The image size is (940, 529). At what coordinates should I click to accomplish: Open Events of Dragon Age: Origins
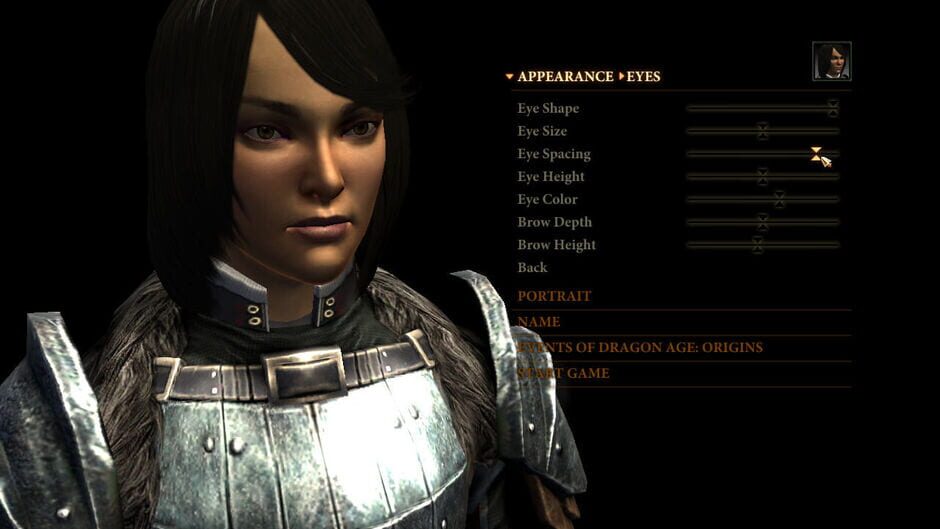tap(640, 347)
